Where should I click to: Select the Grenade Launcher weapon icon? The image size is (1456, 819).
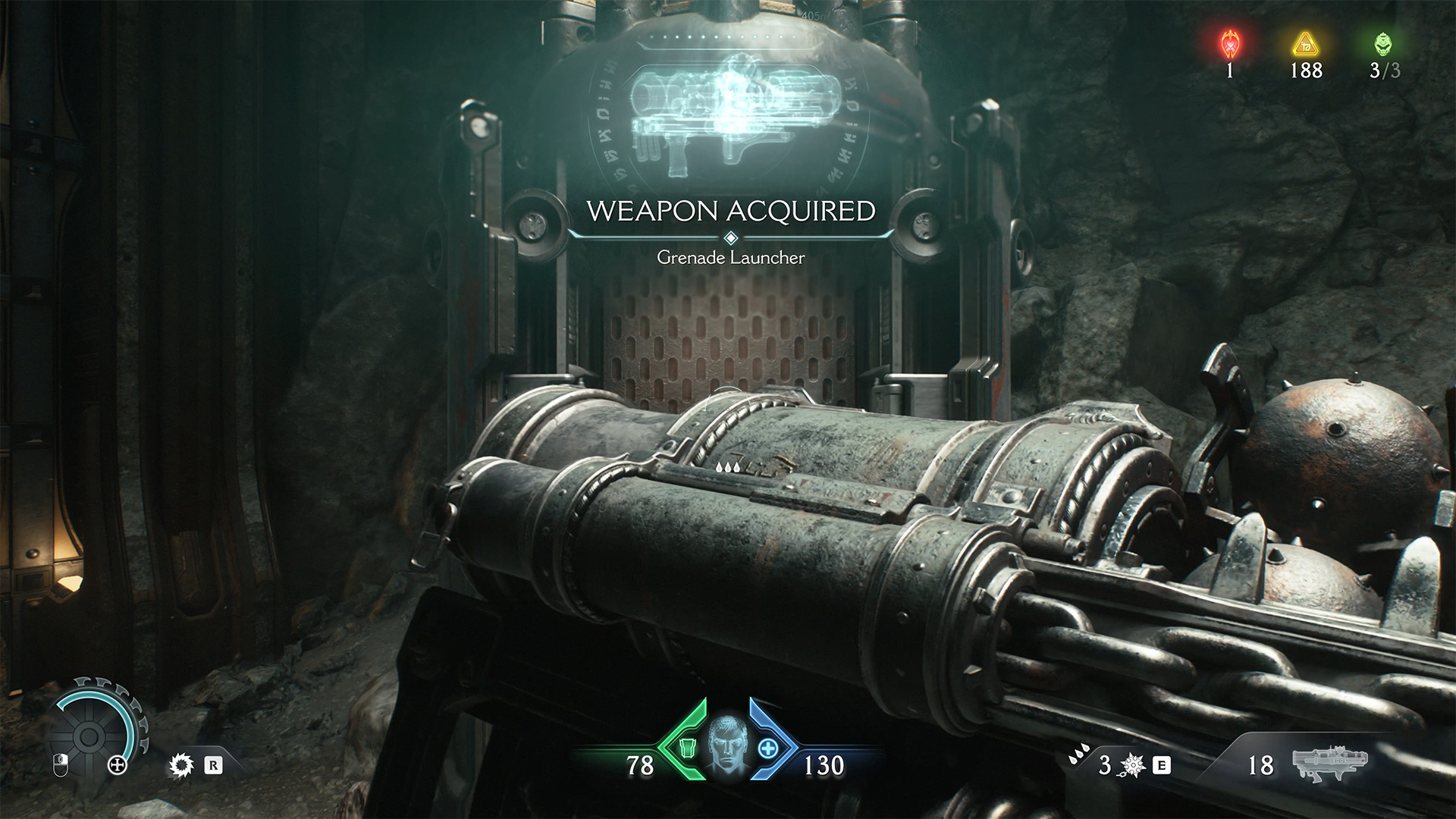(1330, 764)
